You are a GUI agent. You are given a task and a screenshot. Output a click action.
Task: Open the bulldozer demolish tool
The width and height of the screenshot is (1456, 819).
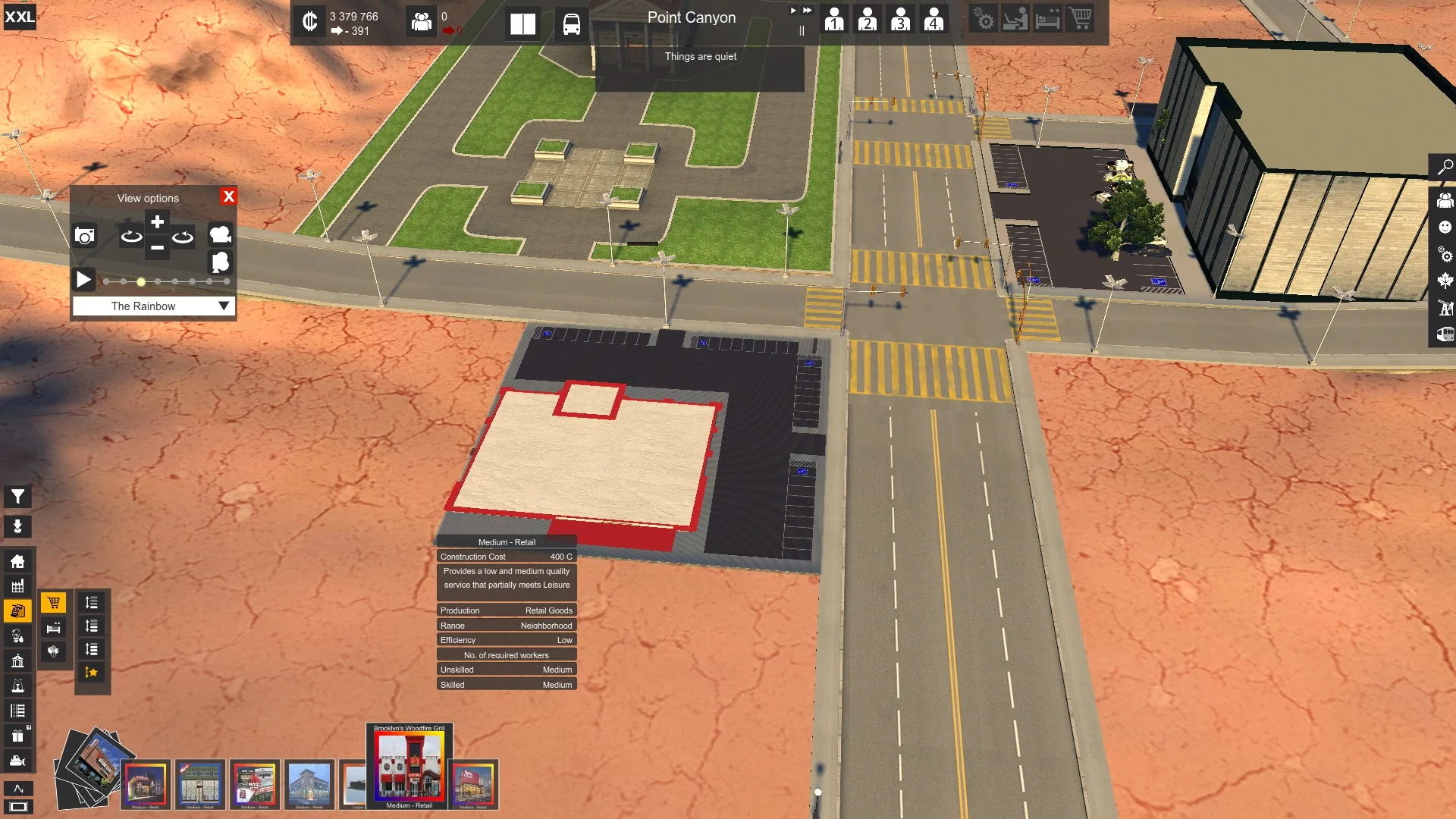coord(17,761)
